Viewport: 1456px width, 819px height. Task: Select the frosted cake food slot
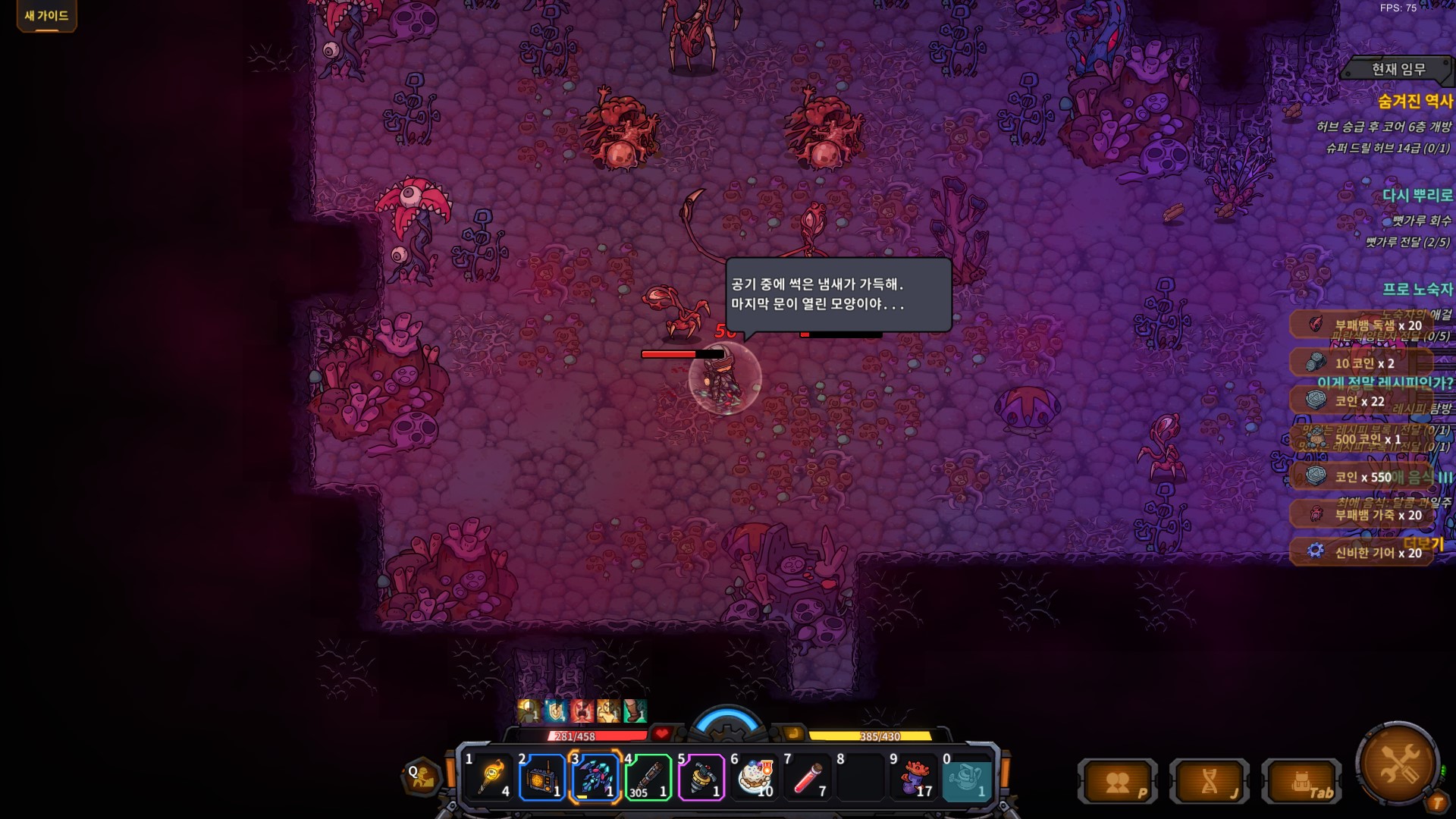pos(755,777)
